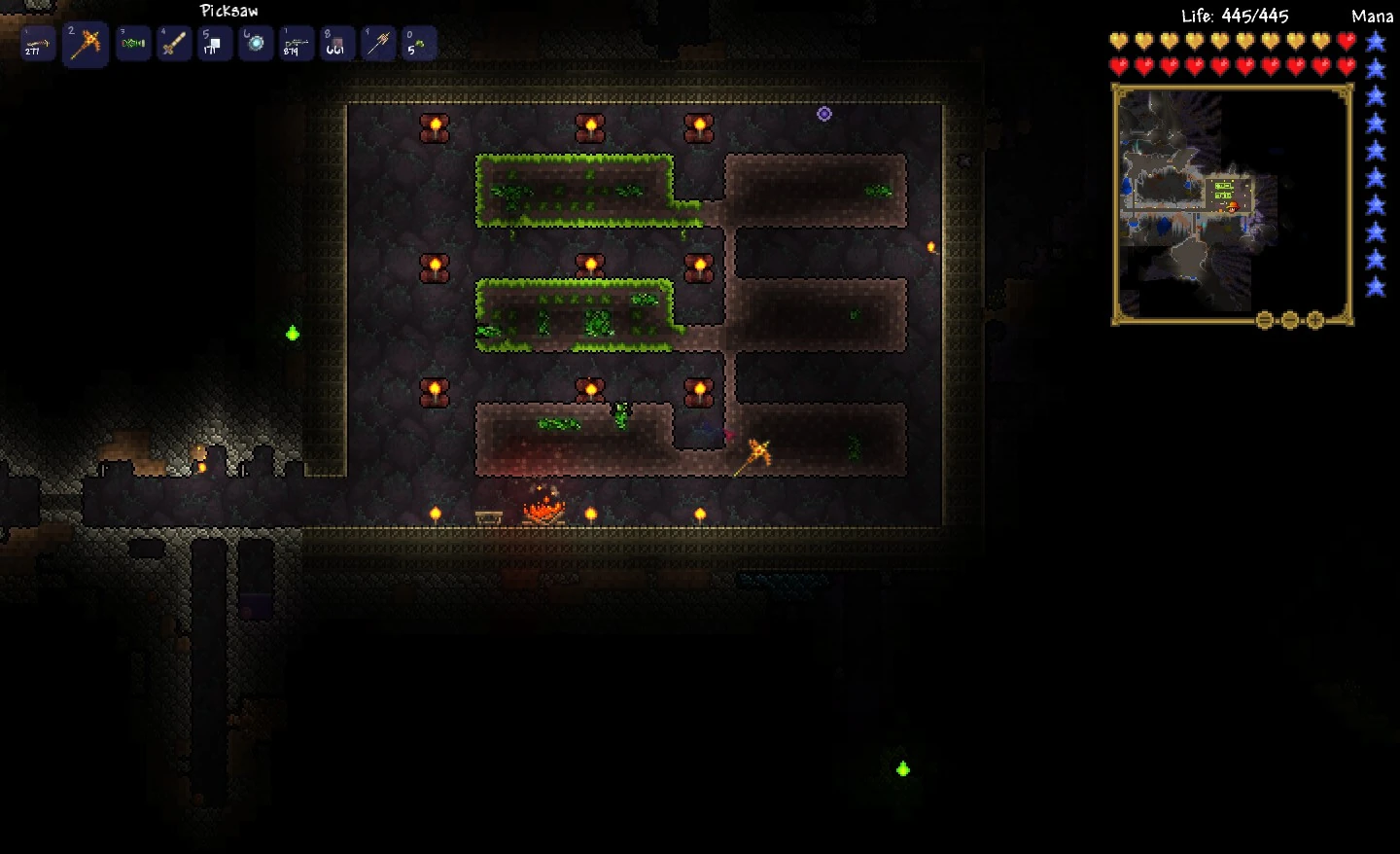This screenshot has height=854, width=1400.
Task: Select the platforms in hotbar slot 5
Action: click(x=215, y=44)
